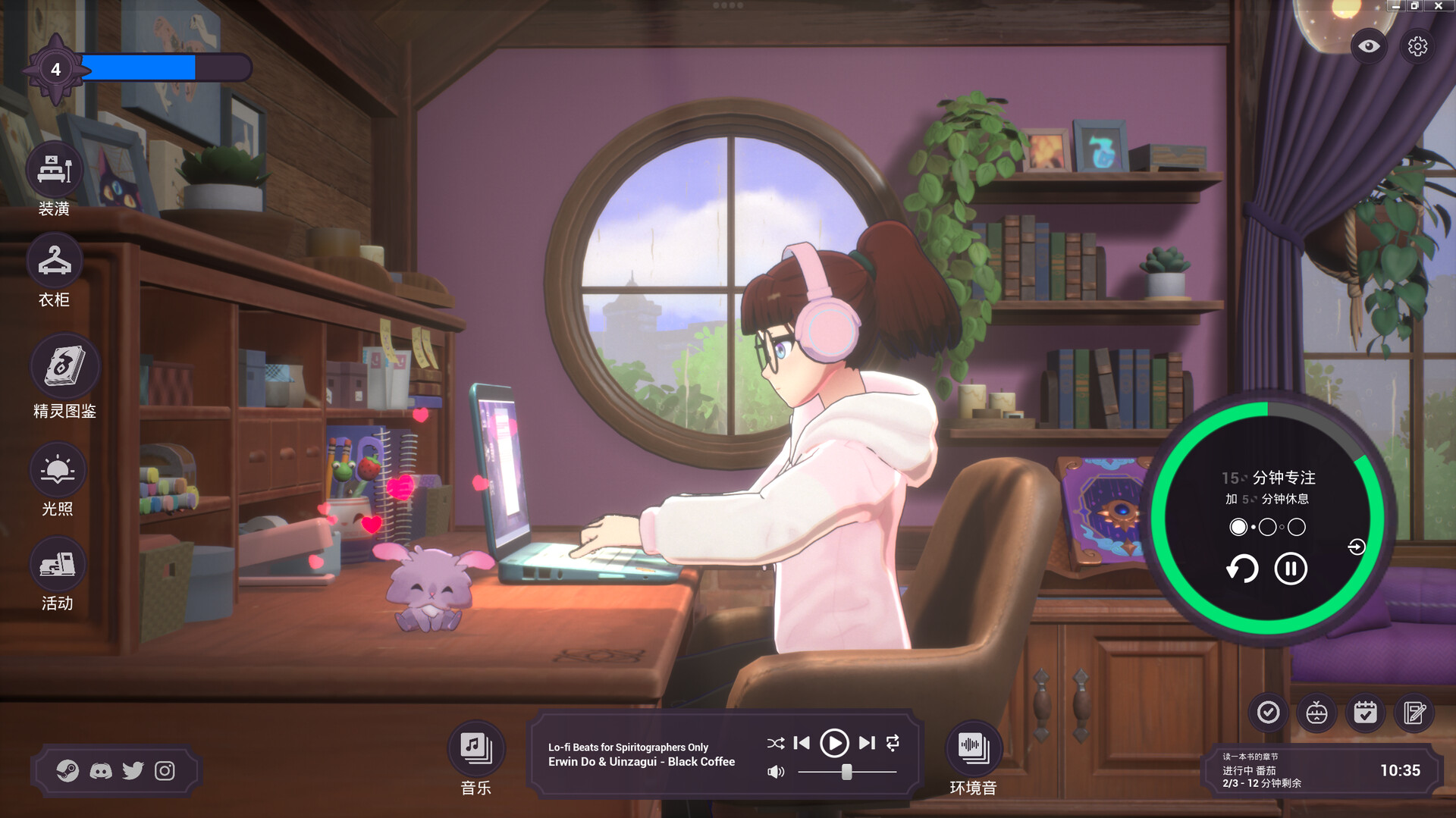Enable shuffle in the music player
The height and width of the screenshot is (818, 1456).
click(775, 744)
